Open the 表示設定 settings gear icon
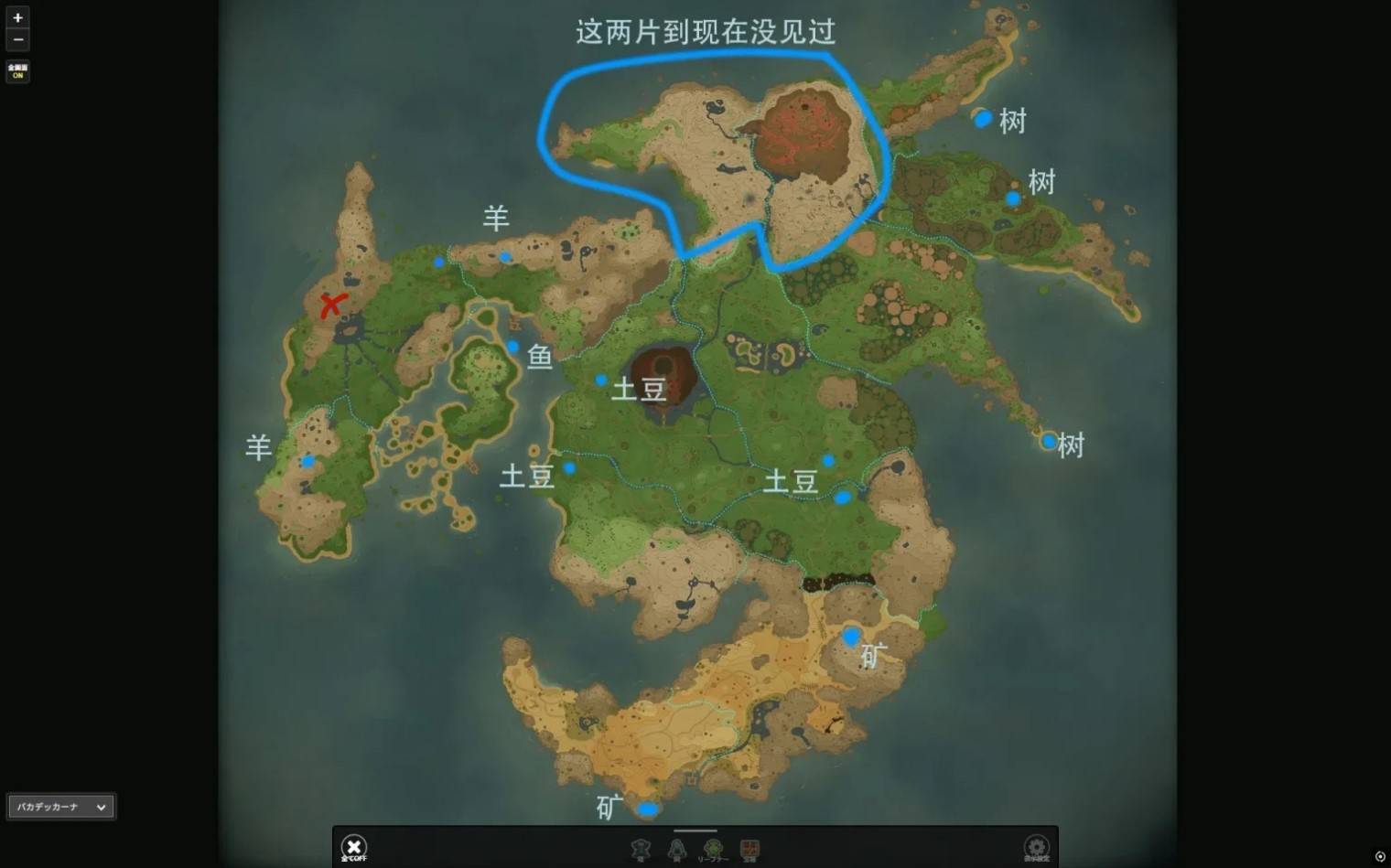 [1036, 848]
